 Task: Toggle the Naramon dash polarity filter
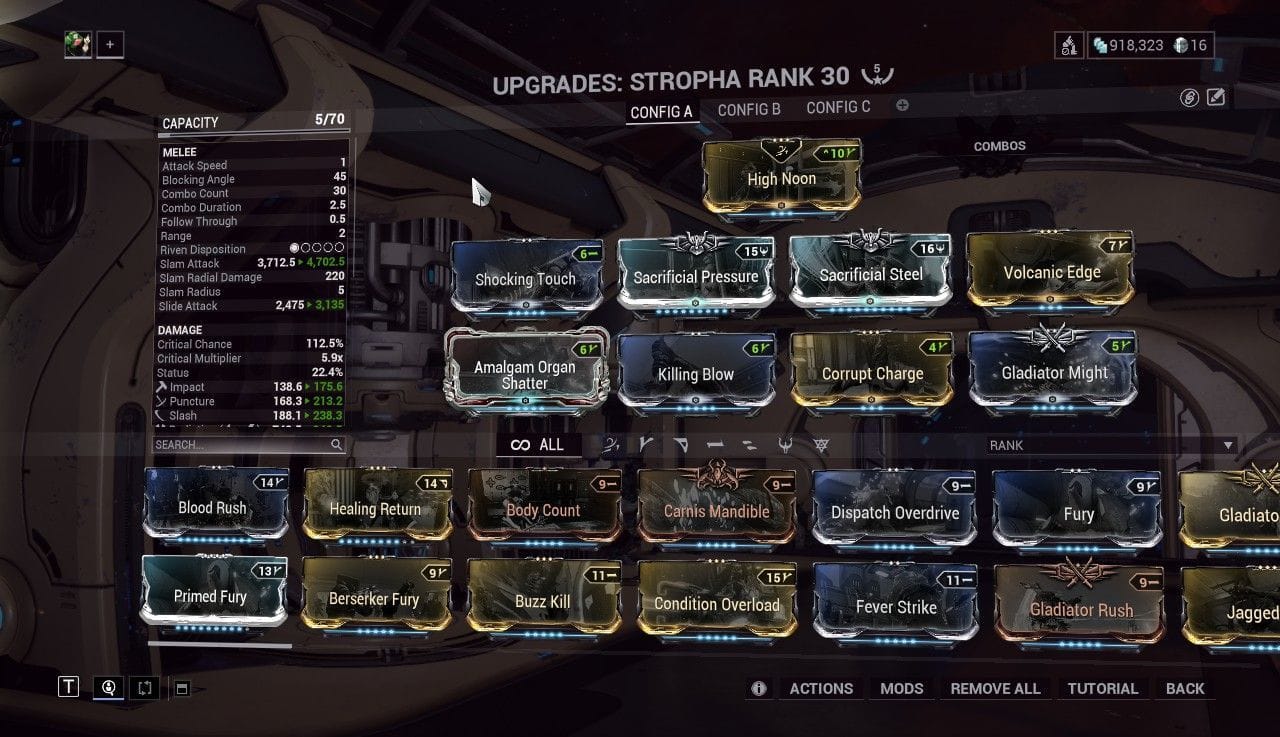pyautogui.click(x=715, y=447)
